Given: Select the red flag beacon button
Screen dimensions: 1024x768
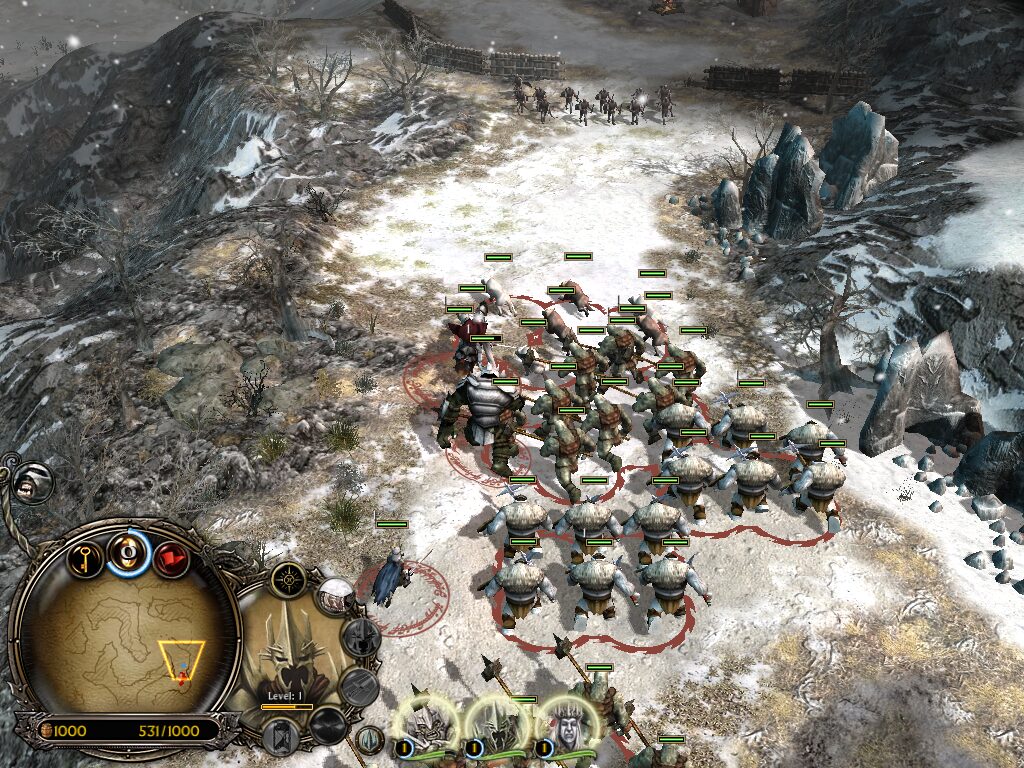Looking at the screenshot, I should 171,557.
